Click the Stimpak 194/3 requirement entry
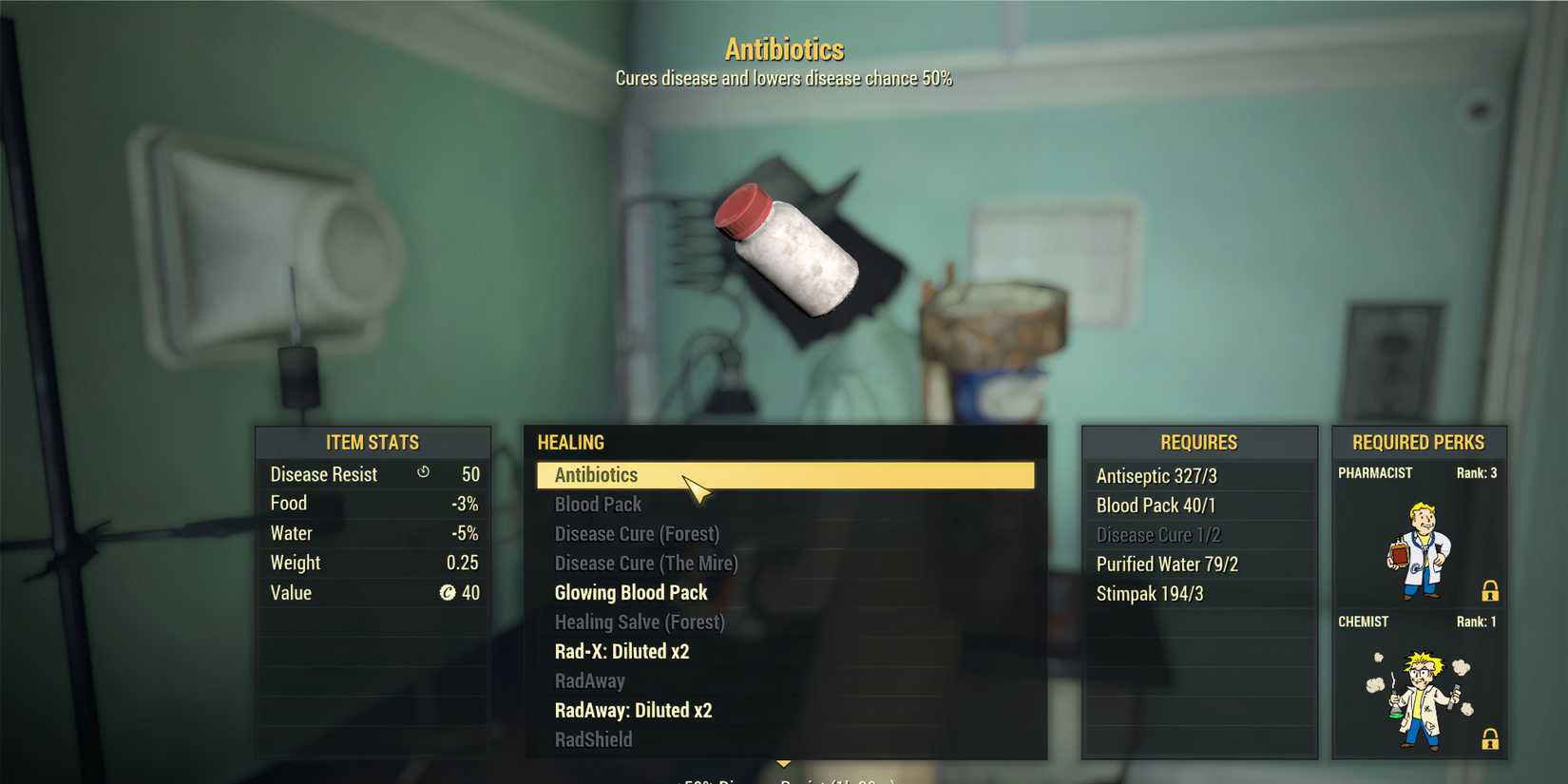 point(1150,593)
